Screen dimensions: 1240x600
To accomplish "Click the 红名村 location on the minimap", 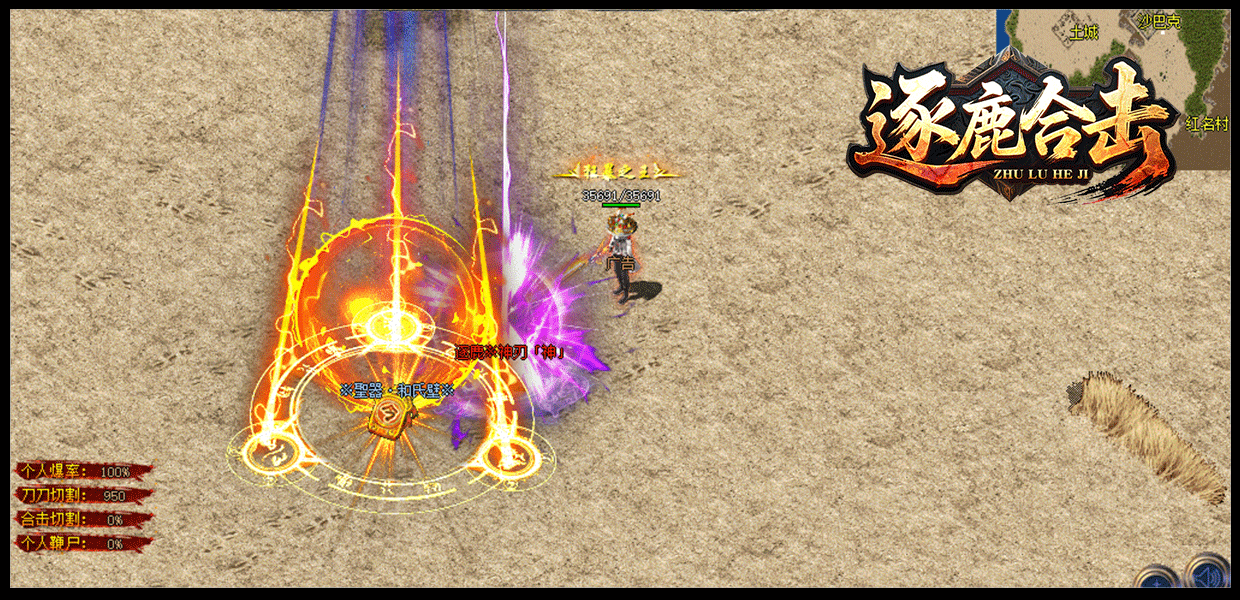I will tap(1207, 125).
